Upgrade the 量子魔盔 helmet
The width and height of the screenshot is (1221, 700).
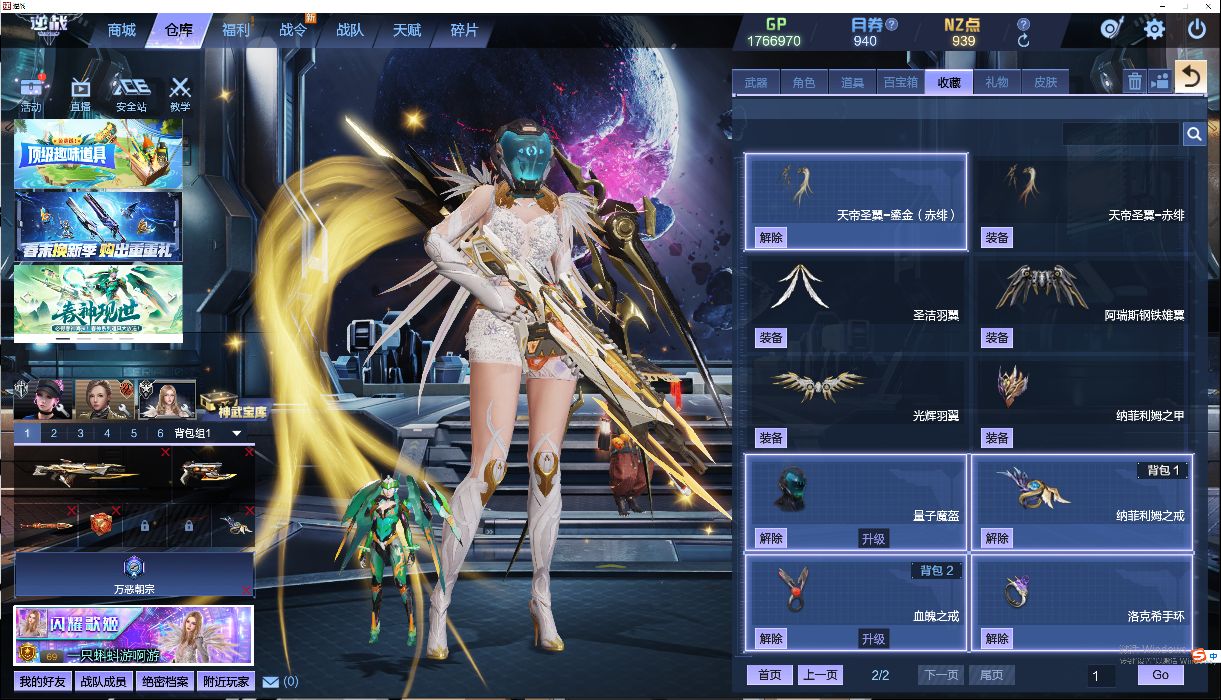click(x=873, y=538)
